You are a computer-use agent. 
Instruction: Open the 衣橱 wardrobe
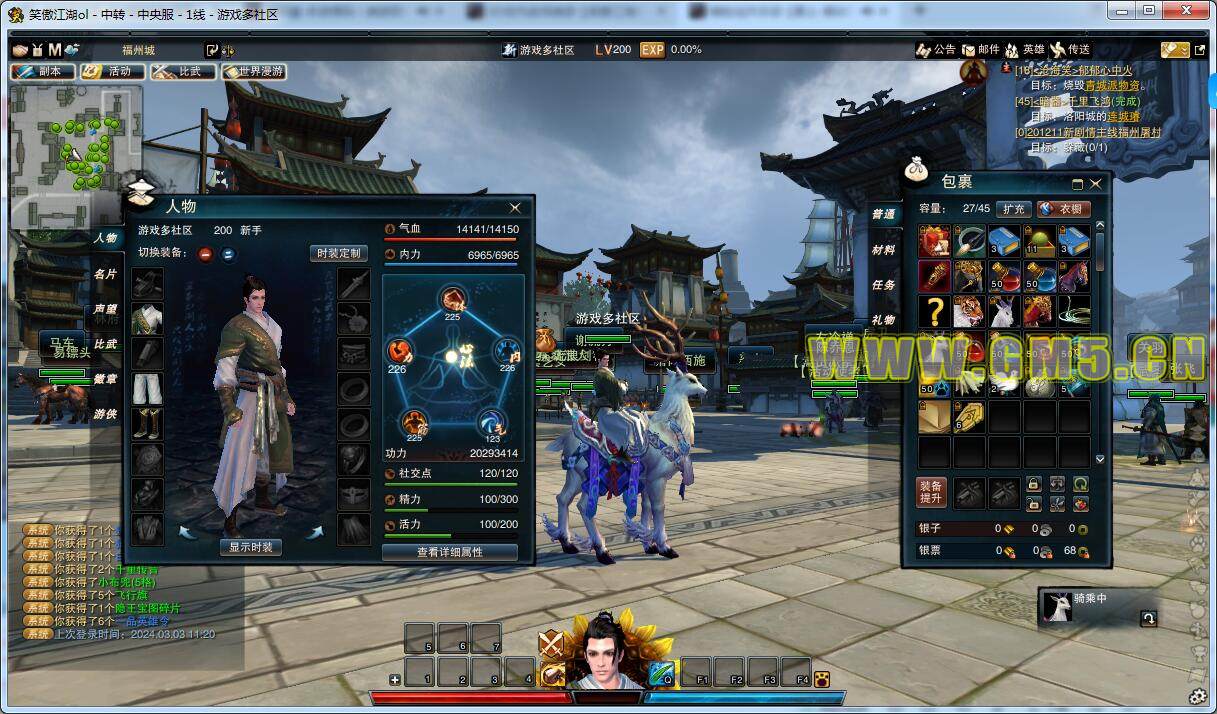[1064, 209]
